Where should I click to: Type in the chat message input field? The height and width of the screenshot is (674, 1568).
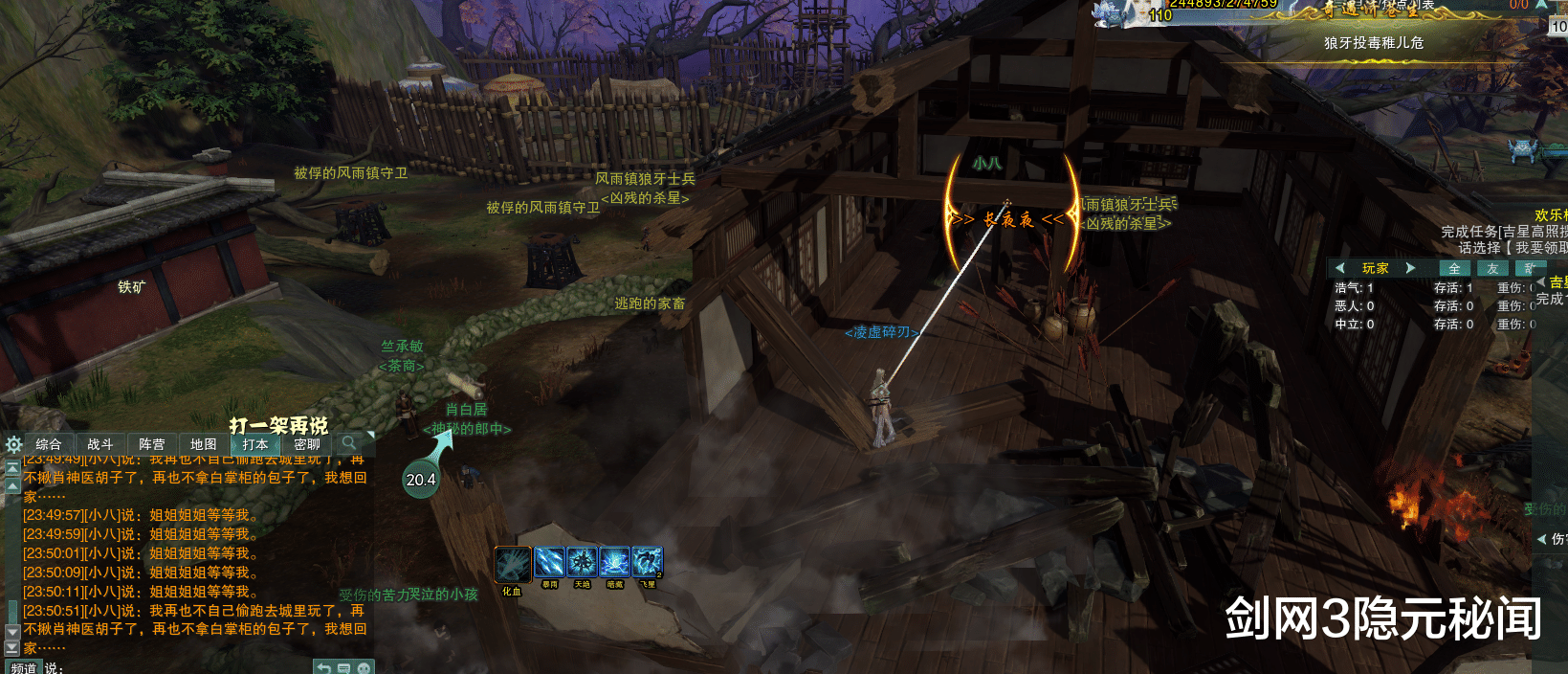pyautogui.click(x=182, y=667)
